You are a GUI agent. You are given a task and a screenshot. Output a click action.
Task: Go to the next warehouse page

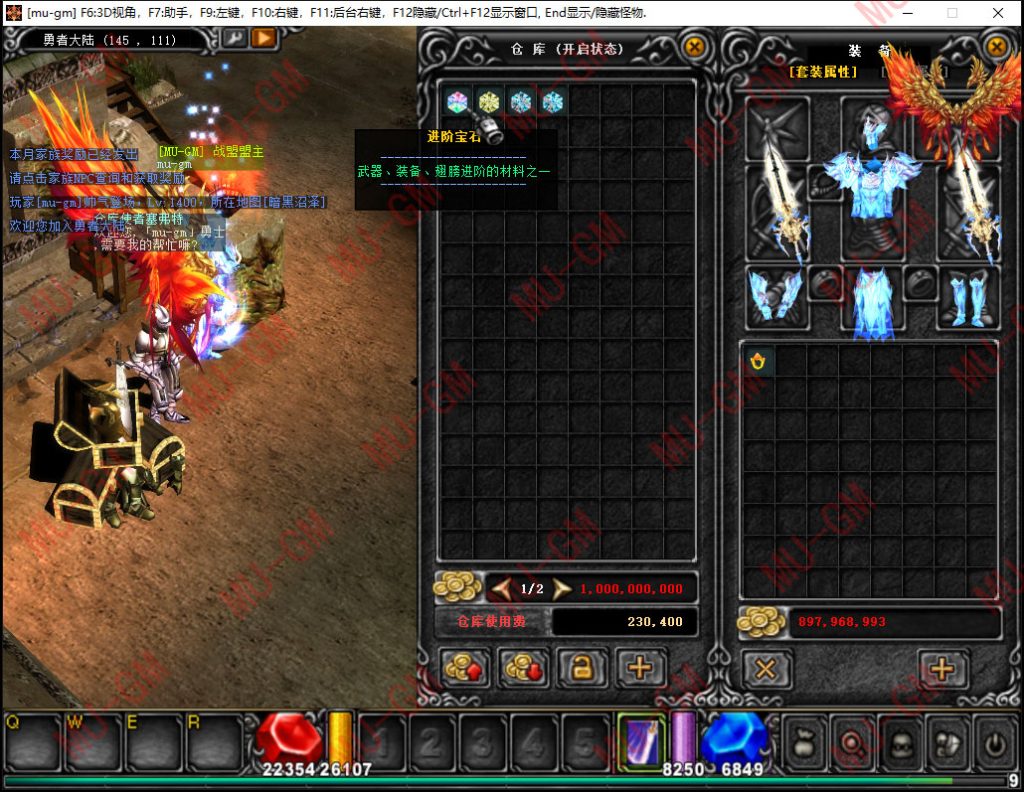coord(562,589)
